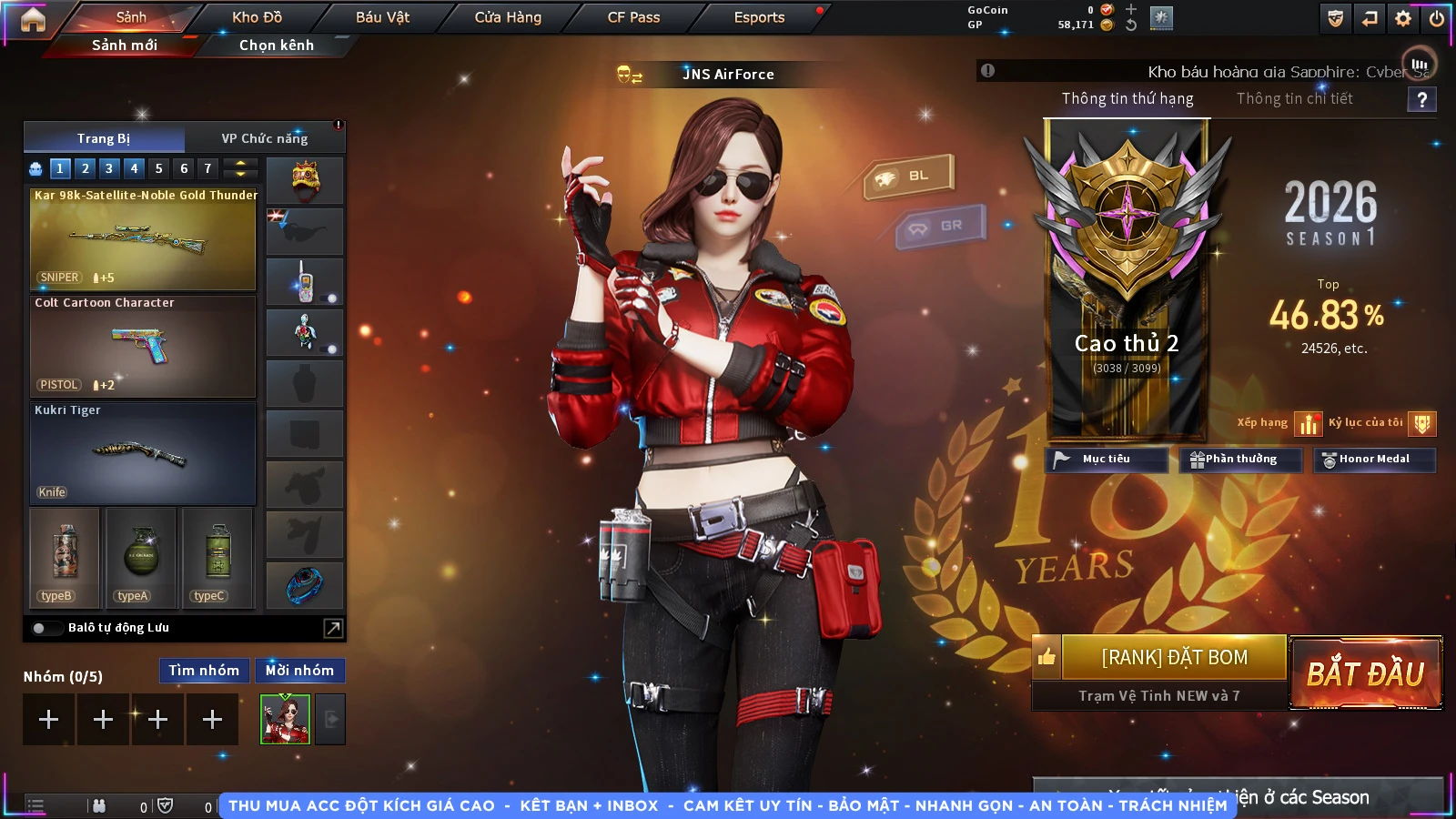
Task: Start the match with BẮT ĐẦU
Action: coord(1366,673)
